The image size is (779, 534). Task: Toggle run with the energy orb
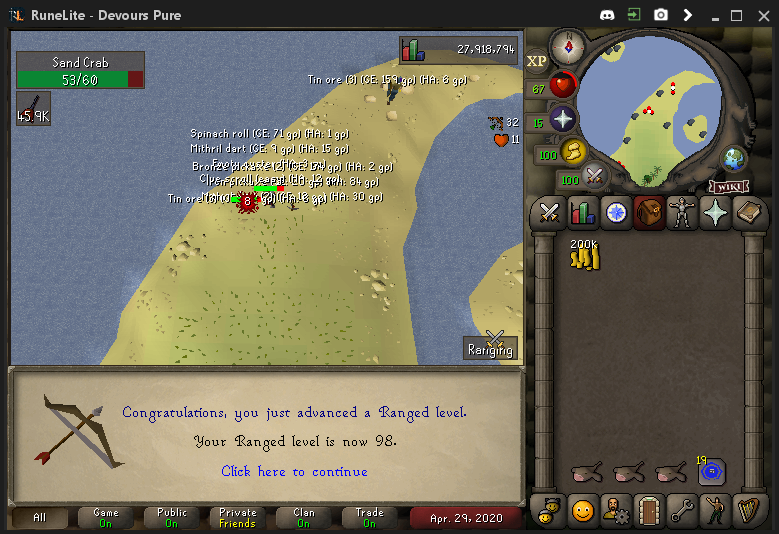point(573,151)
